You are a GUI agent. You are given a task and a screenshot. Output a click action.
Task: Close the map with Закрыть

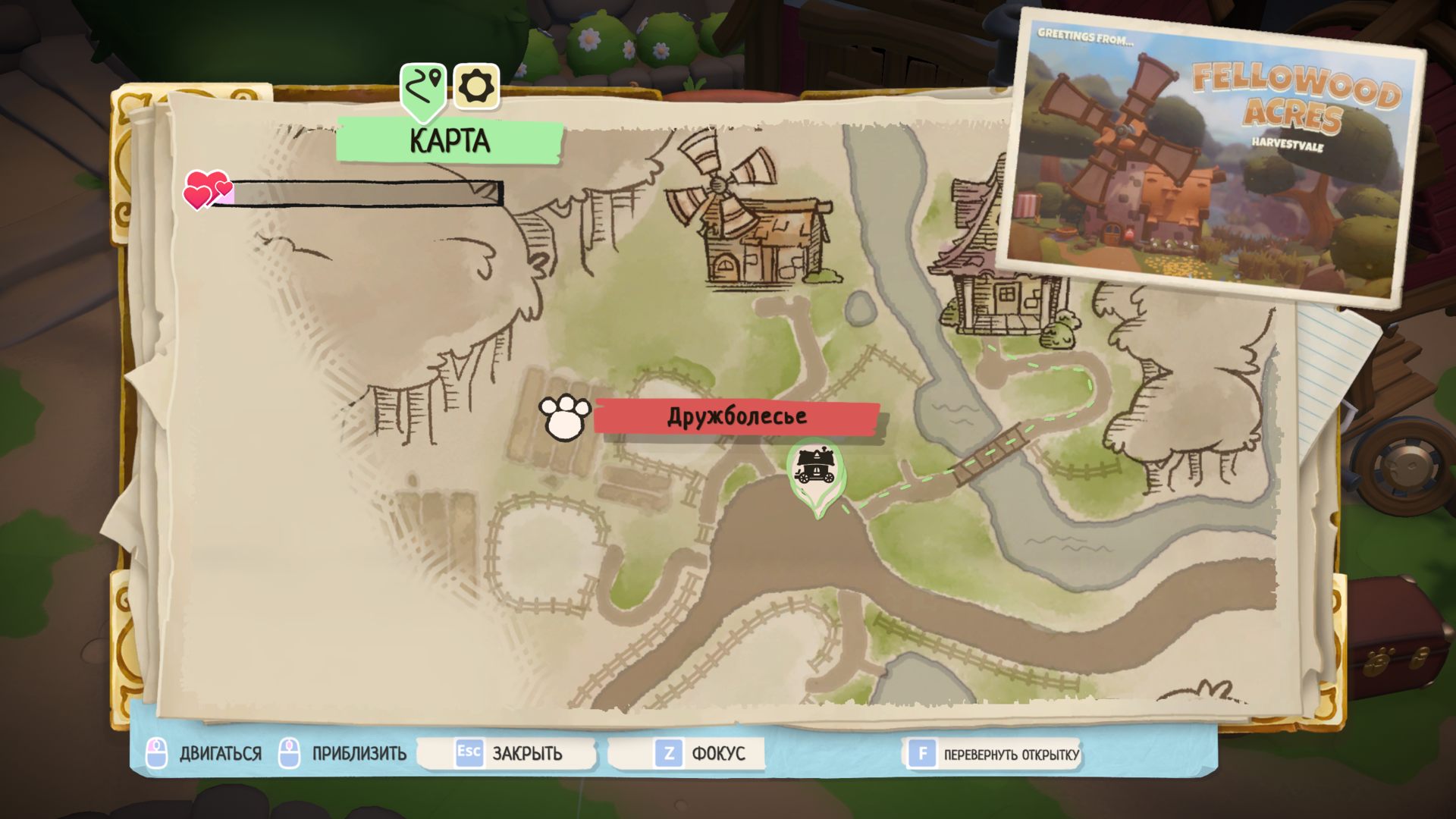509,753
